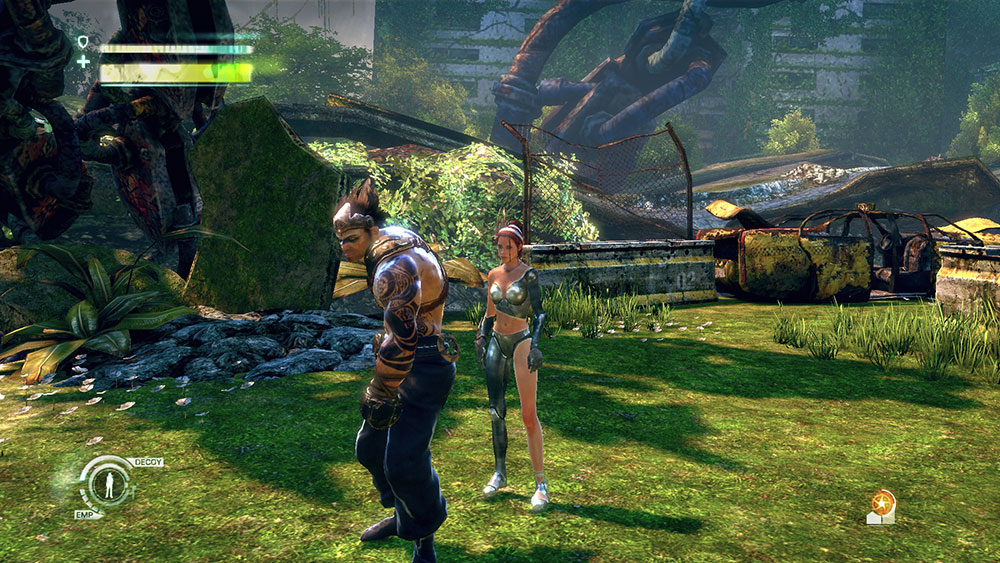Image resolution: width=1000 pixels, height=563 pixels.
Task: Click the orange tech orb icon
Action: [881, 502]
